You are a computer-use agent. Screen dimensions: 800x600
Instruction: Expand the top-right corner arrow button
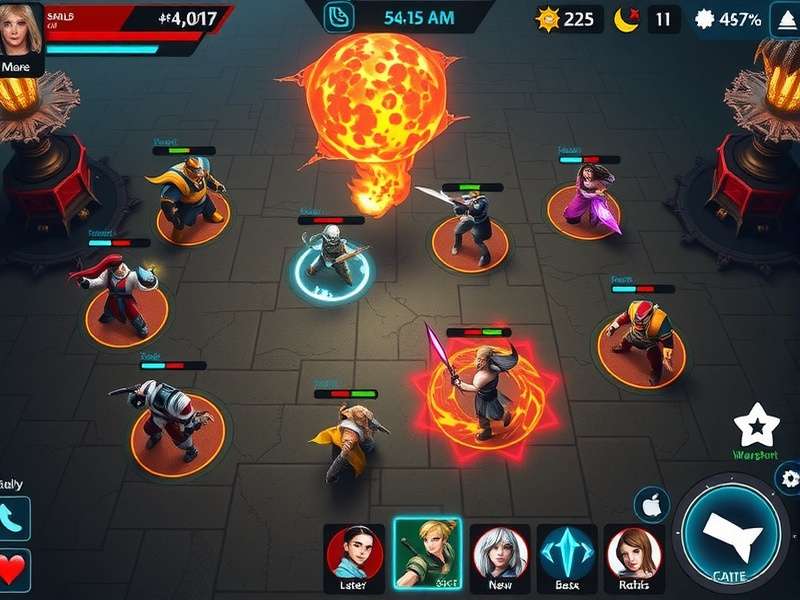click(x=785, y=19)
